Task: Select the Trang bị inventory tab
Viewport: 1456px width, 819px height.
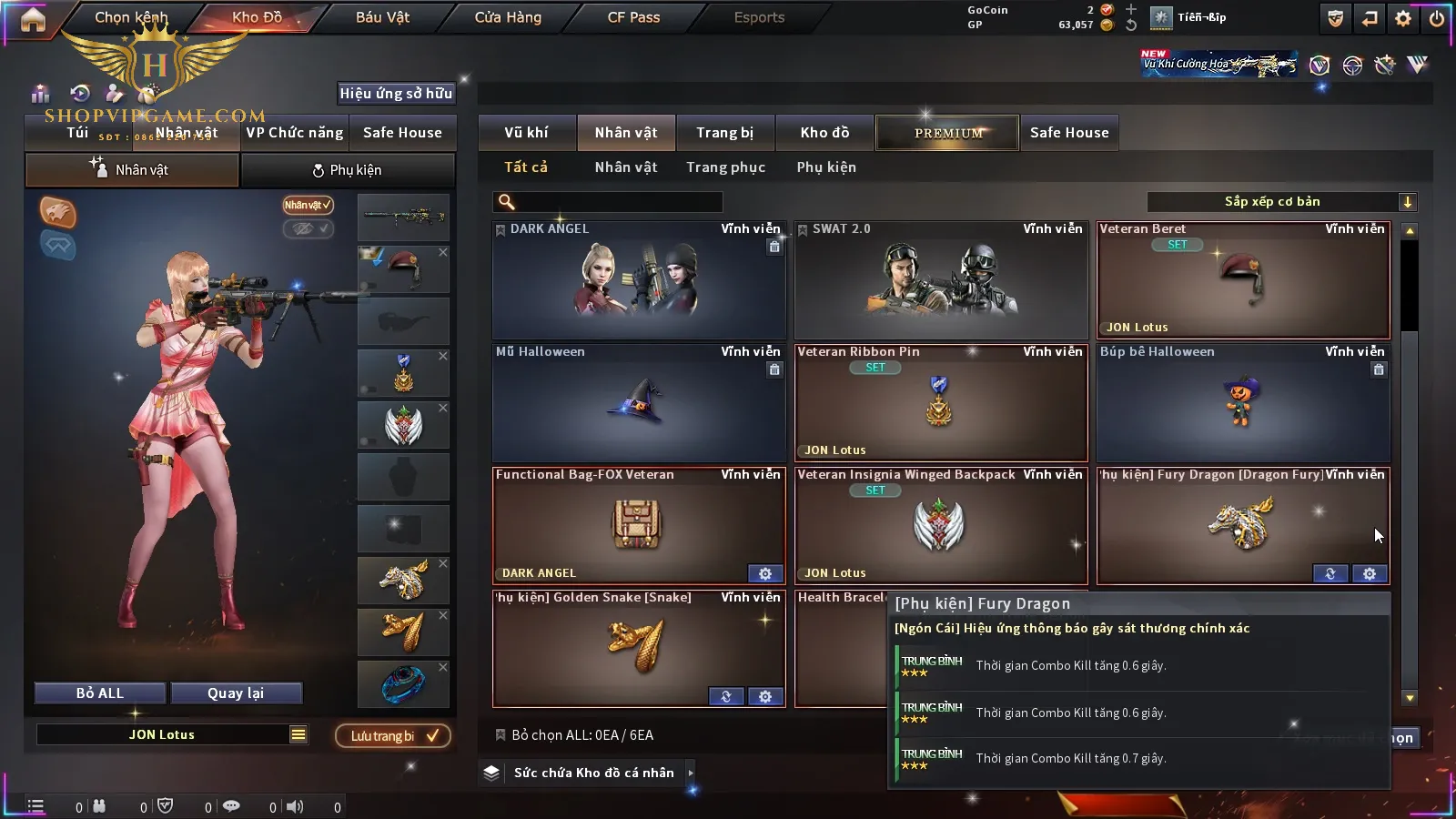Action: [724, 133]
